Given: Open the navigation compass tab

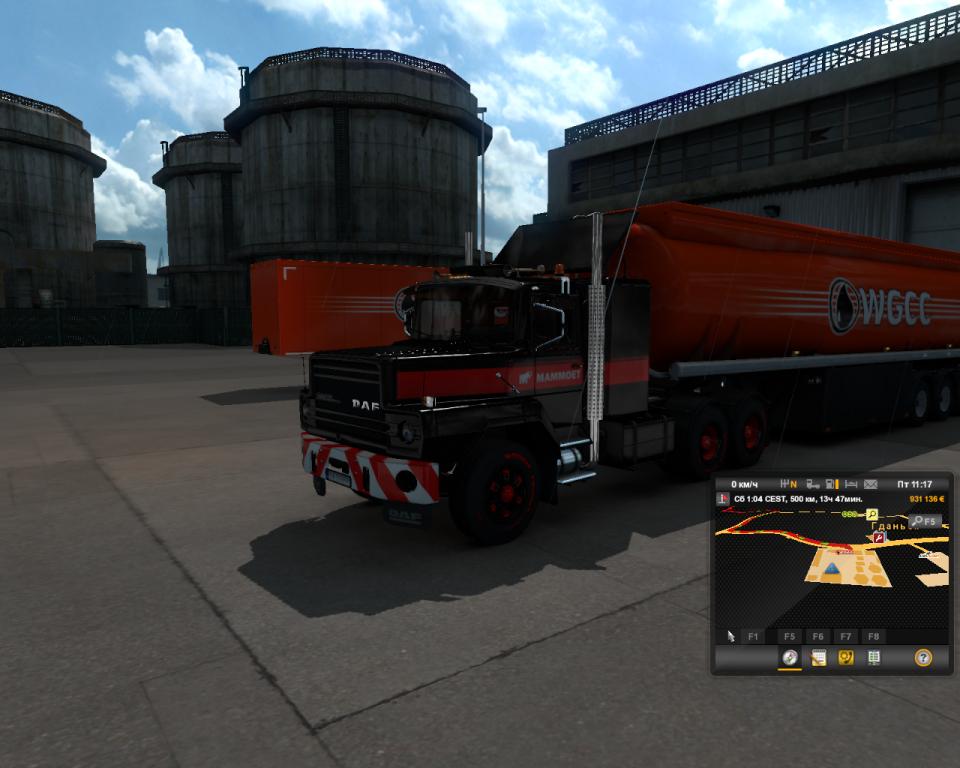Looking at the screenshot, I should tap(790, 657).
